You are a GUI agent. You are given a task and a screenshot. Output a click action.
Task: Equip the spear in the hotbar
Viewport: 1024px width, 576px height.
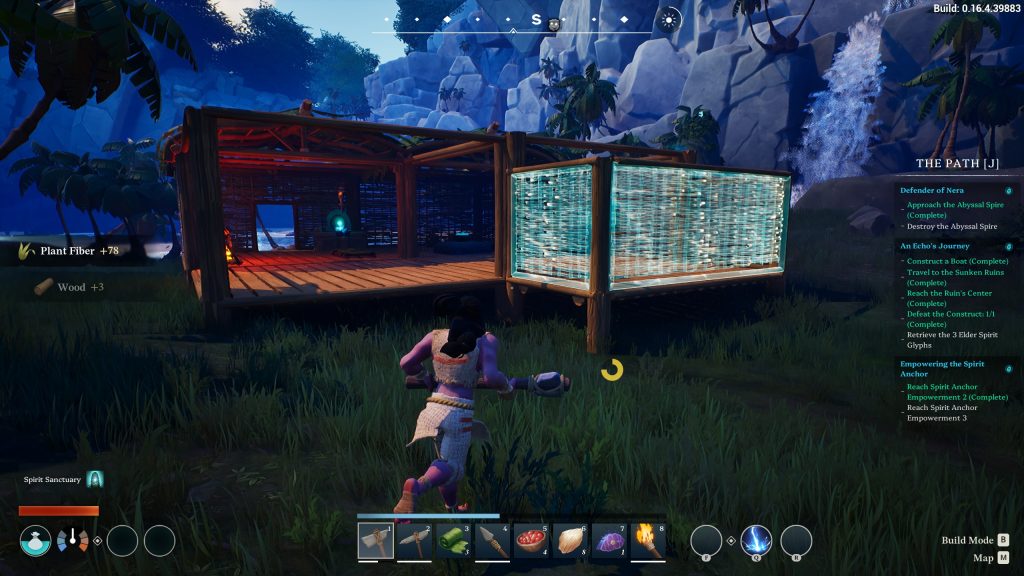click(494, 541)
